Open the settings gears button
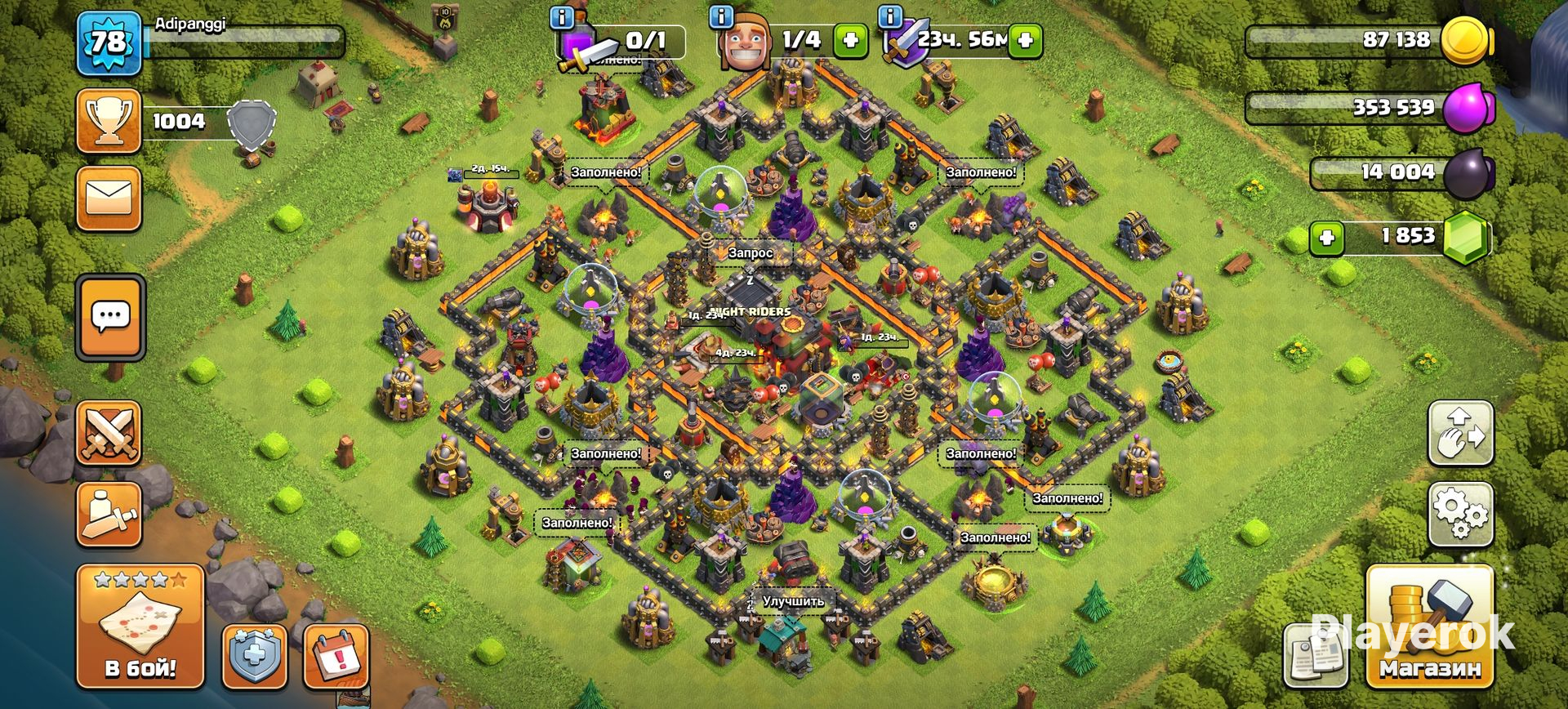The image size is (1568, 709). [1460, 514]
